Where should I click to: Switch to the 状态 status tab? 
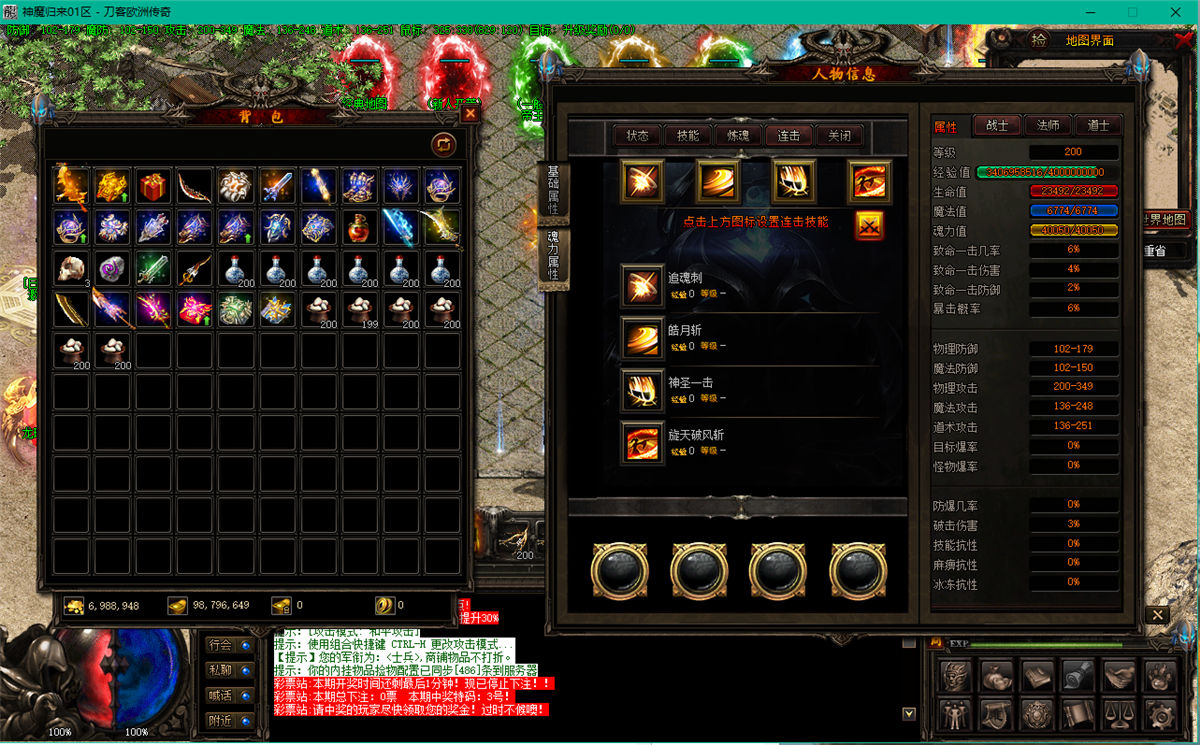click(637, 136)
